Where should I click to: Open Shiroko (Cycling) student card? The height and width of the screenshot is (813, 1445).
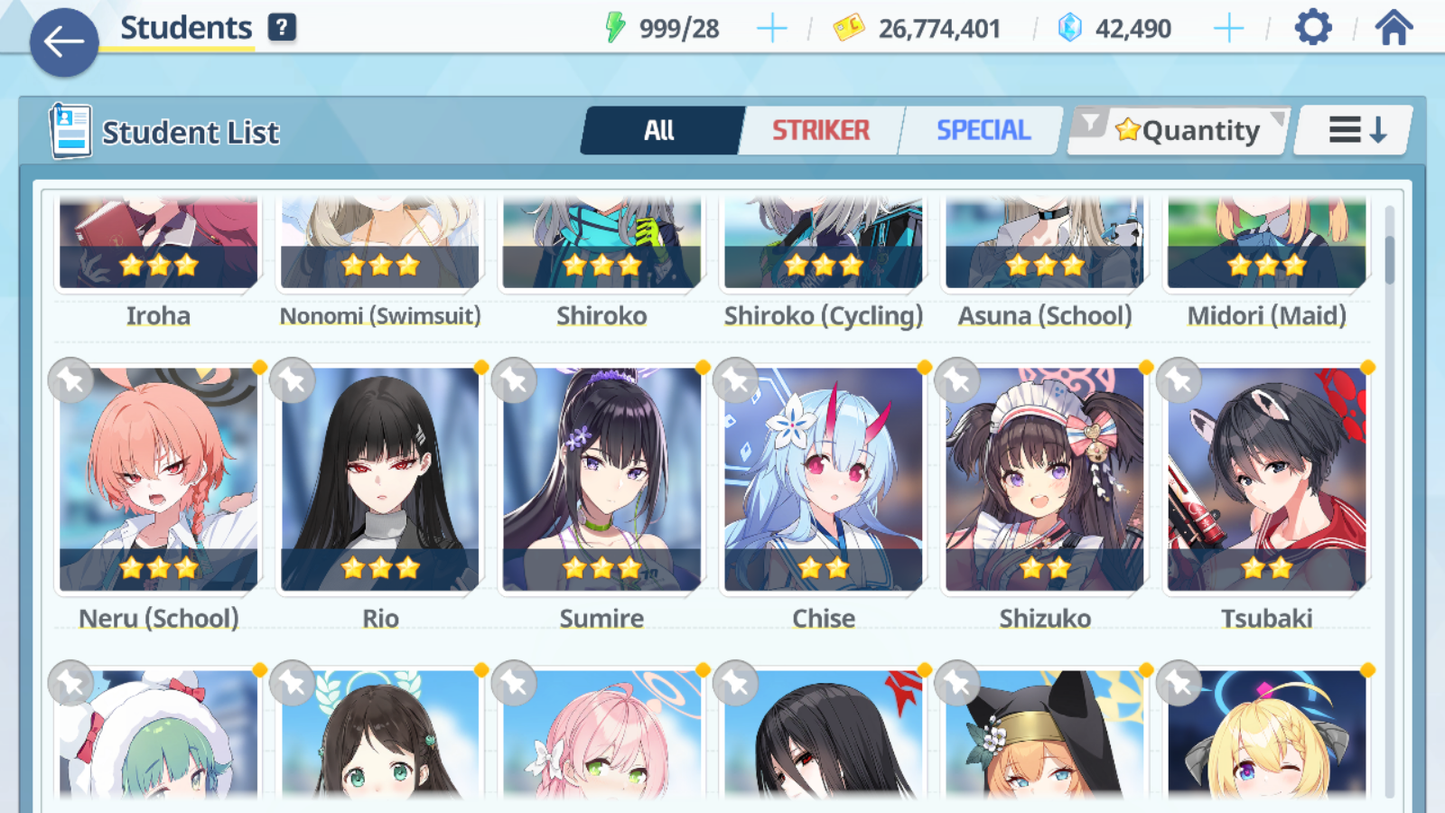pyautogui.click(x=823, y=245)
